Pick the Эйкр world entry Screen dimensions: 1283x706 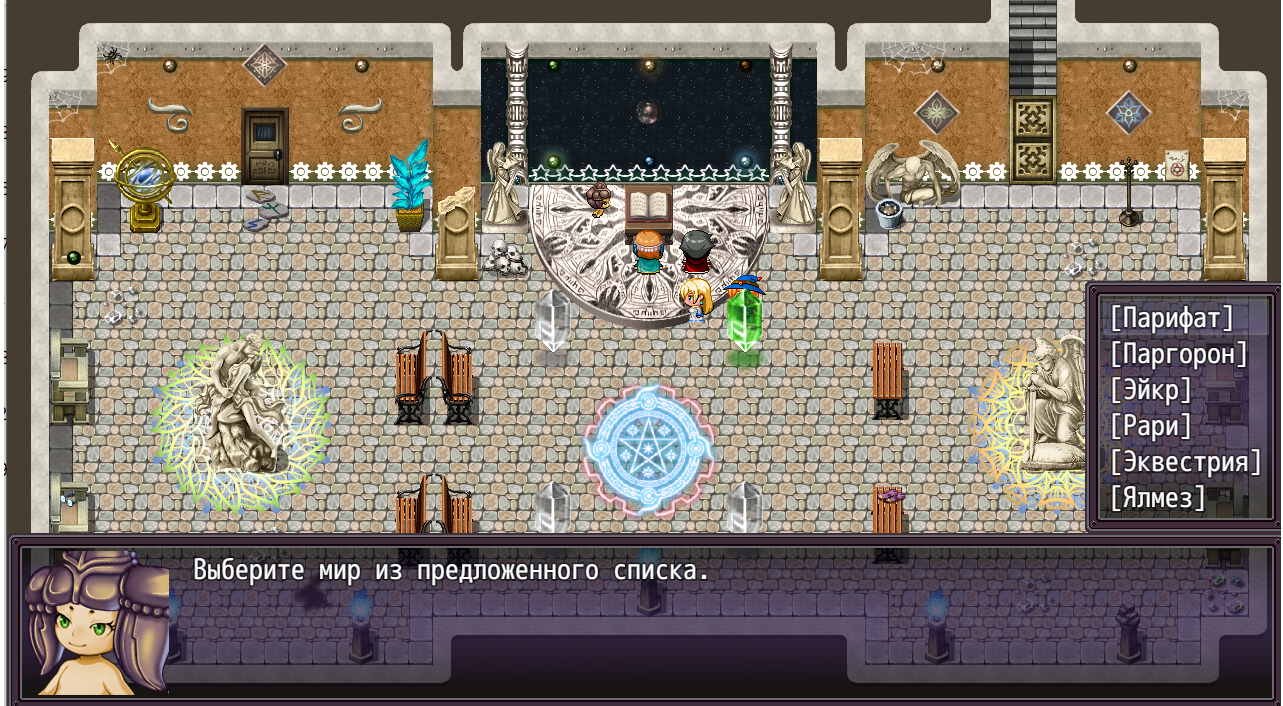point(1150,390)
